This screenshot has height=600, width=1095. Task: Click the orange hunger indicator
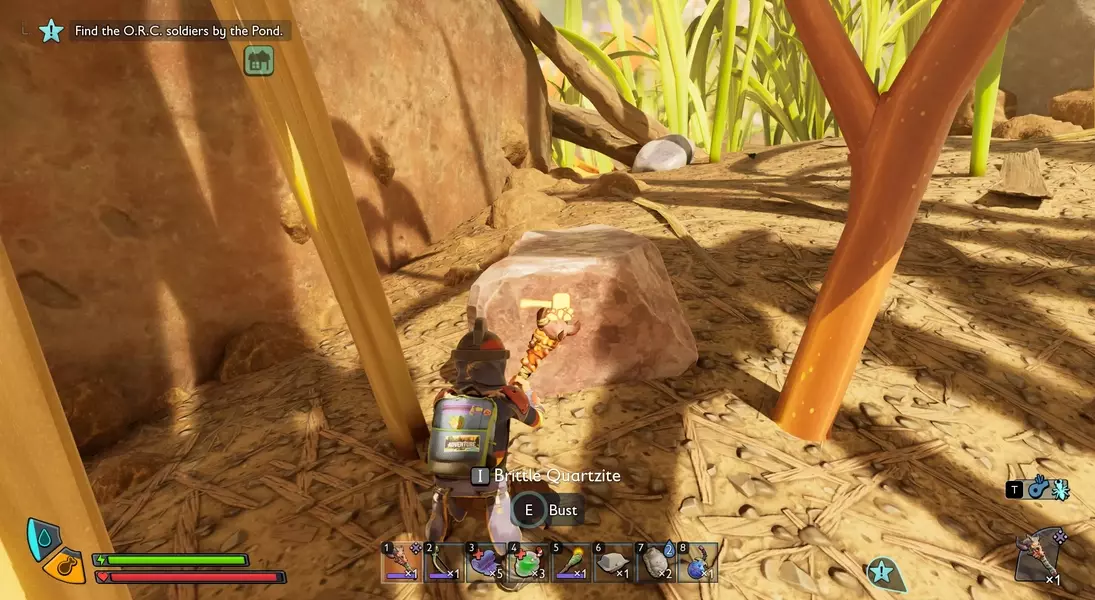coord(66,567)
